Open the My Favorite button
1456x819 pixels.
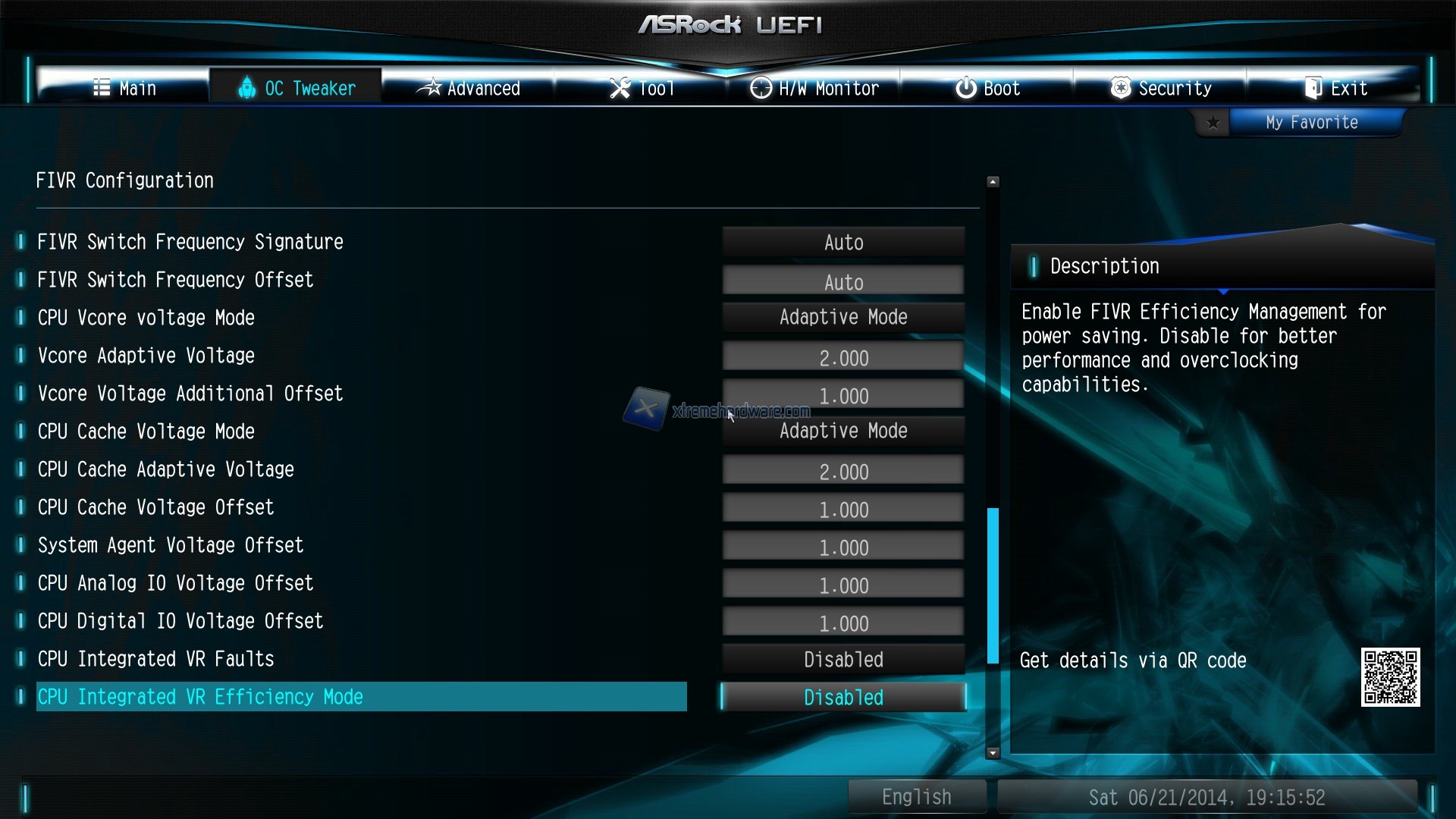1311,122
